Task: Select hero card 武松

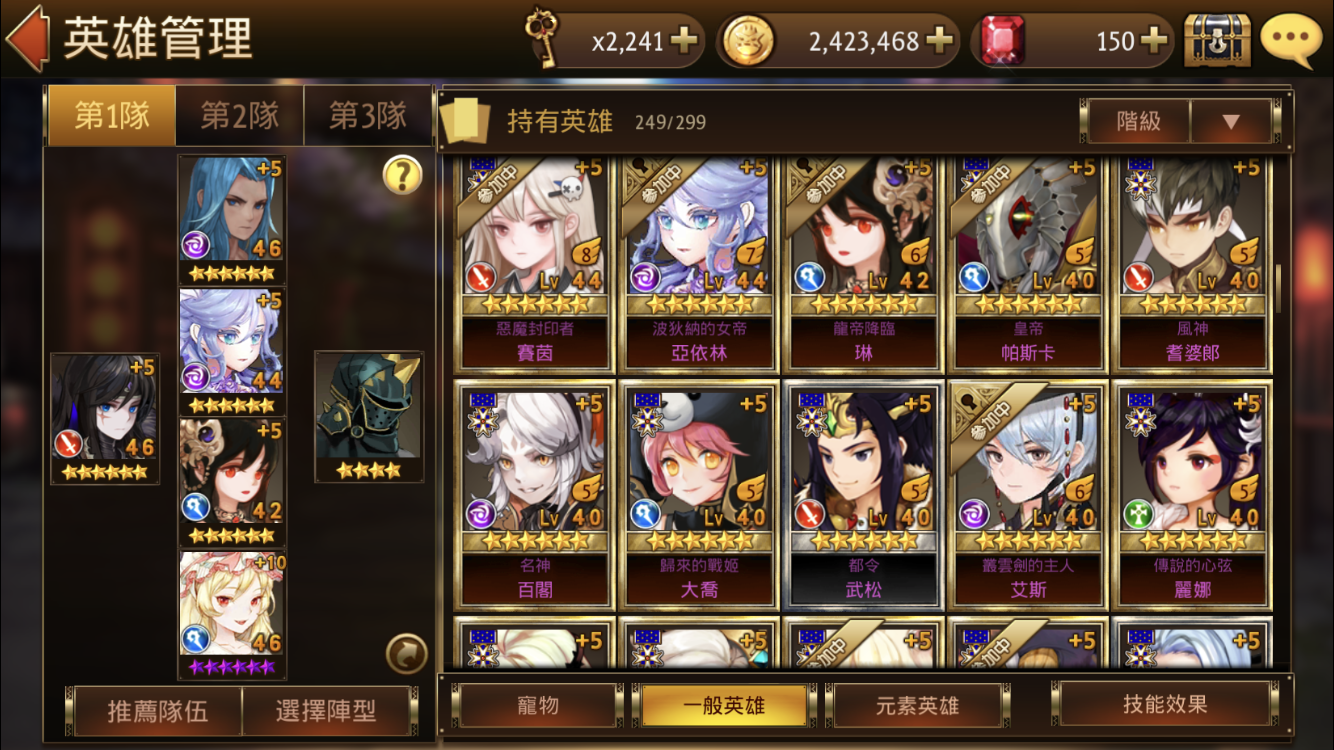Action: 864,495
